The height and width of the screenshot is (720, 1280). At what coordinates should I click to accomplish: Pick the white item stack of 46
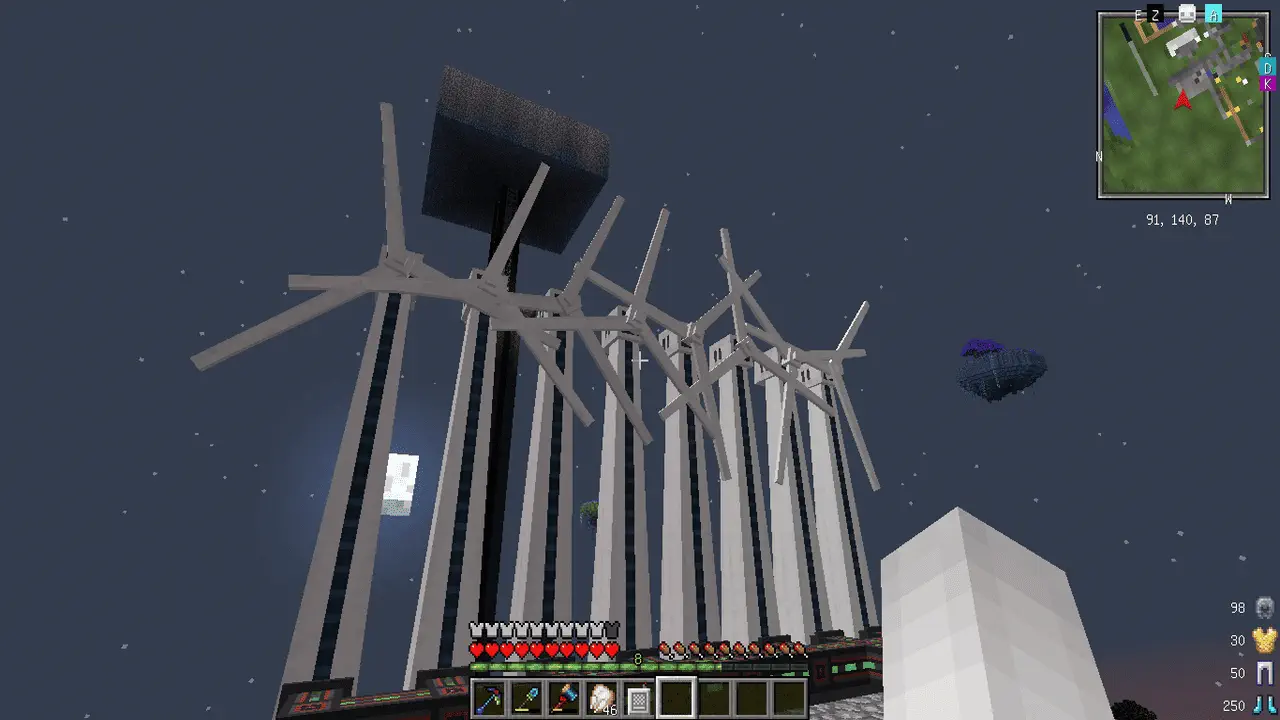(x=601, y=698)
